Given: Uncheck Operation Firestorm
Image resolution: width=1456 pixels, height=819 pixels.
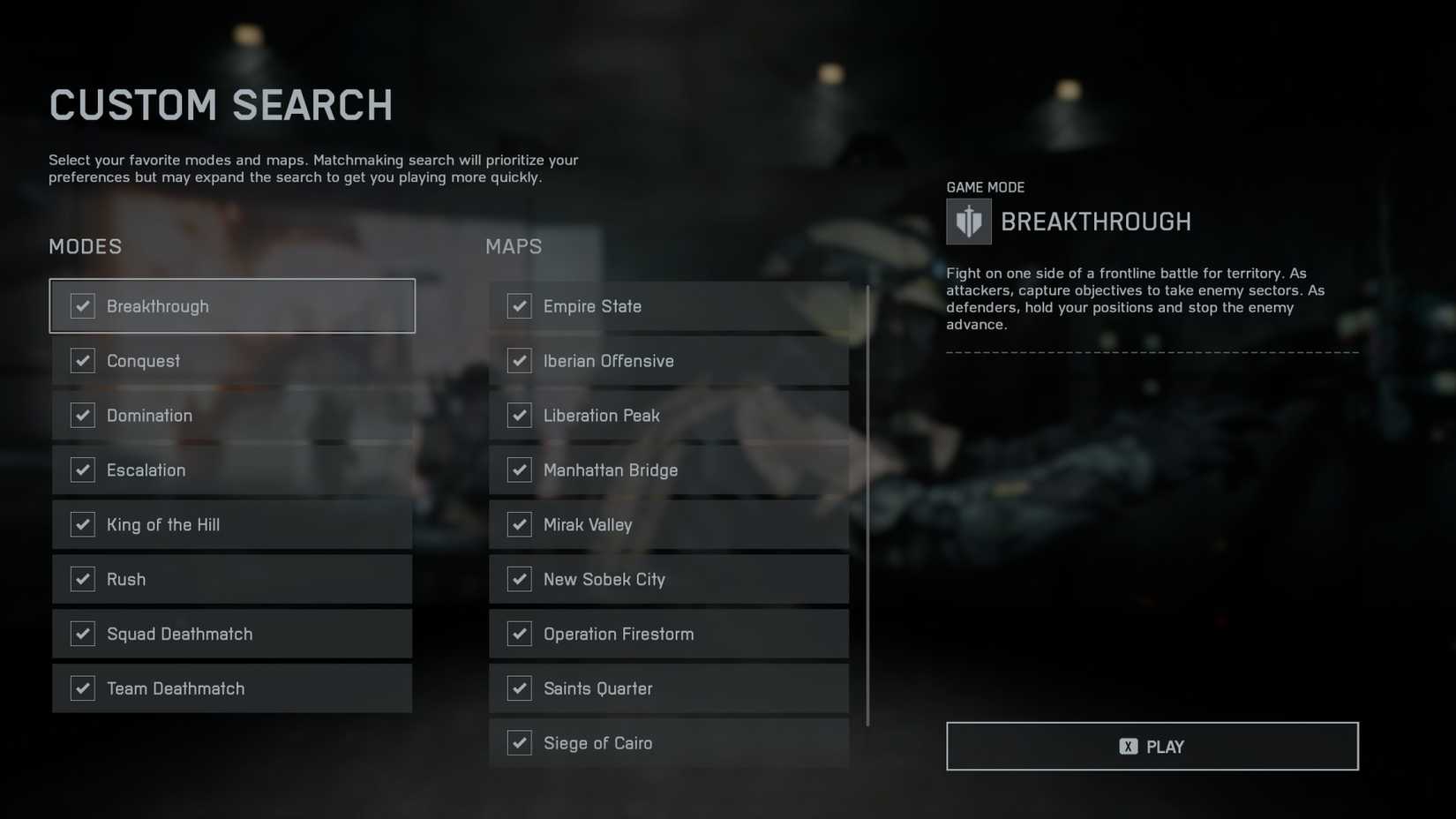Looking at the screenshot, I should click(x=519, y=634).
